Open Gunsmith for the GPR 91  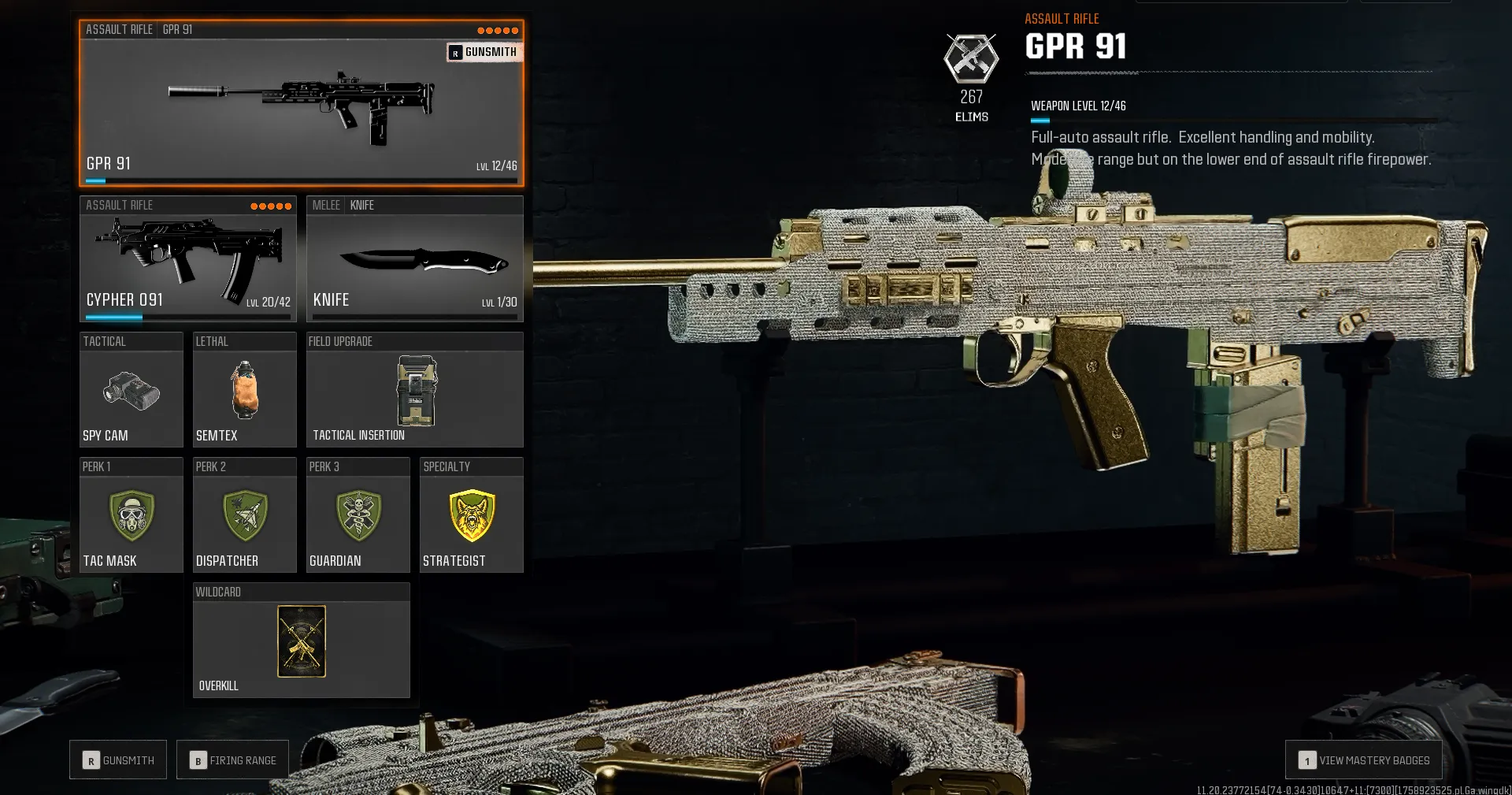click(x=484, y=52)
